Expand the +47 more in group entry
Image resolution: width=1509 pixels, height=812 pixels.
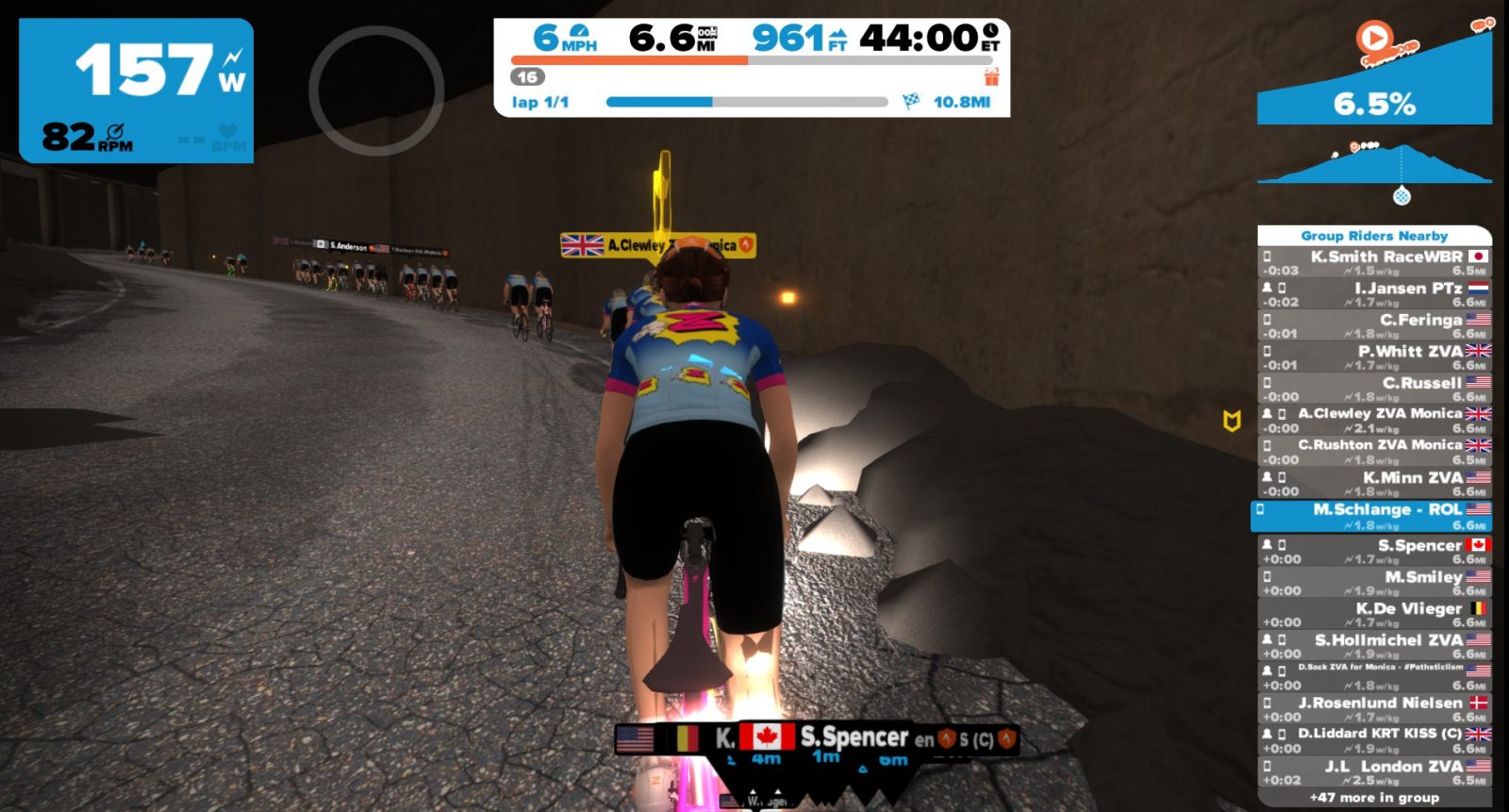(1374, 798)
